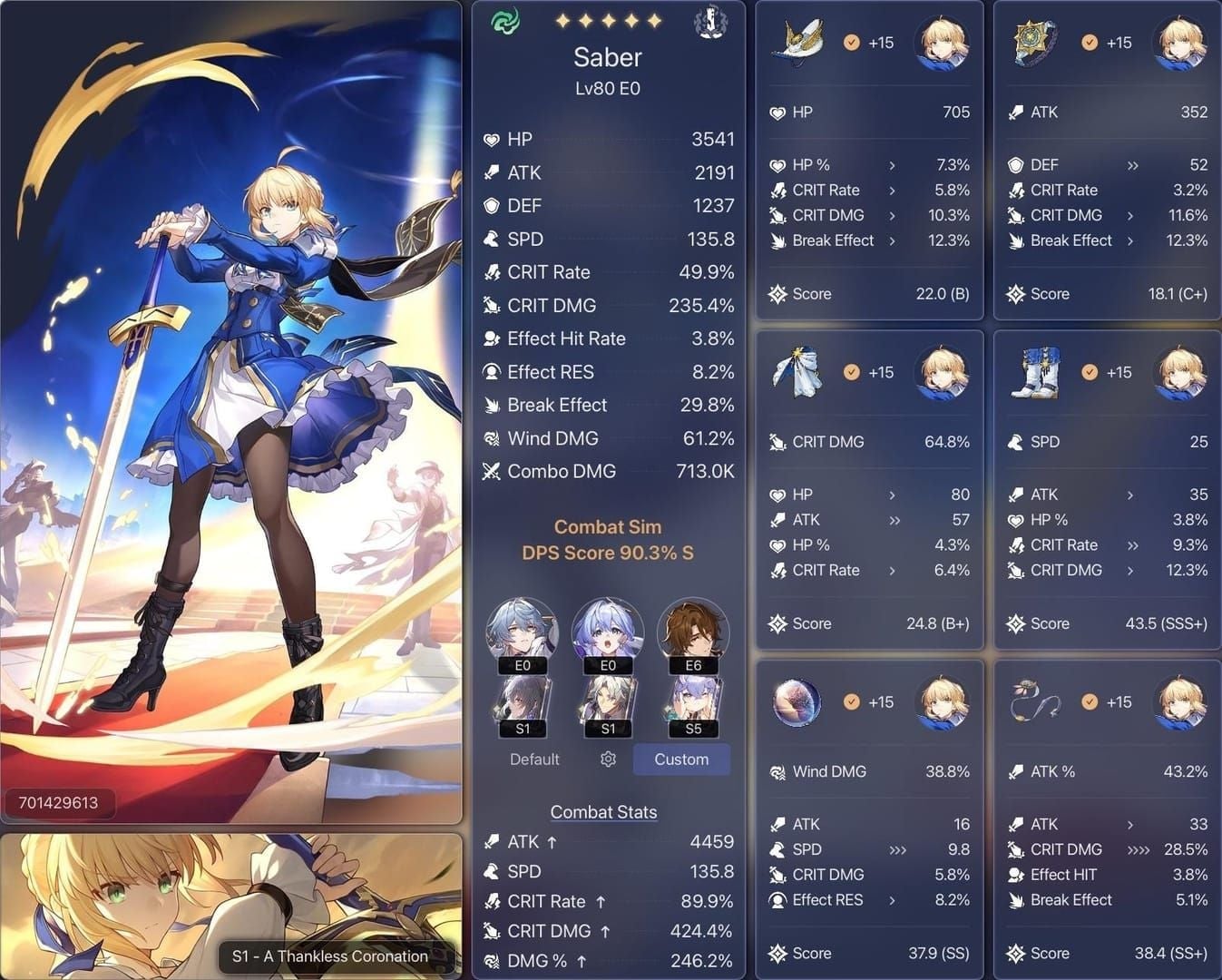Click the Score diamond icon on the ATK% rope relic
Screen dimensions: 1222x980
1016,953
